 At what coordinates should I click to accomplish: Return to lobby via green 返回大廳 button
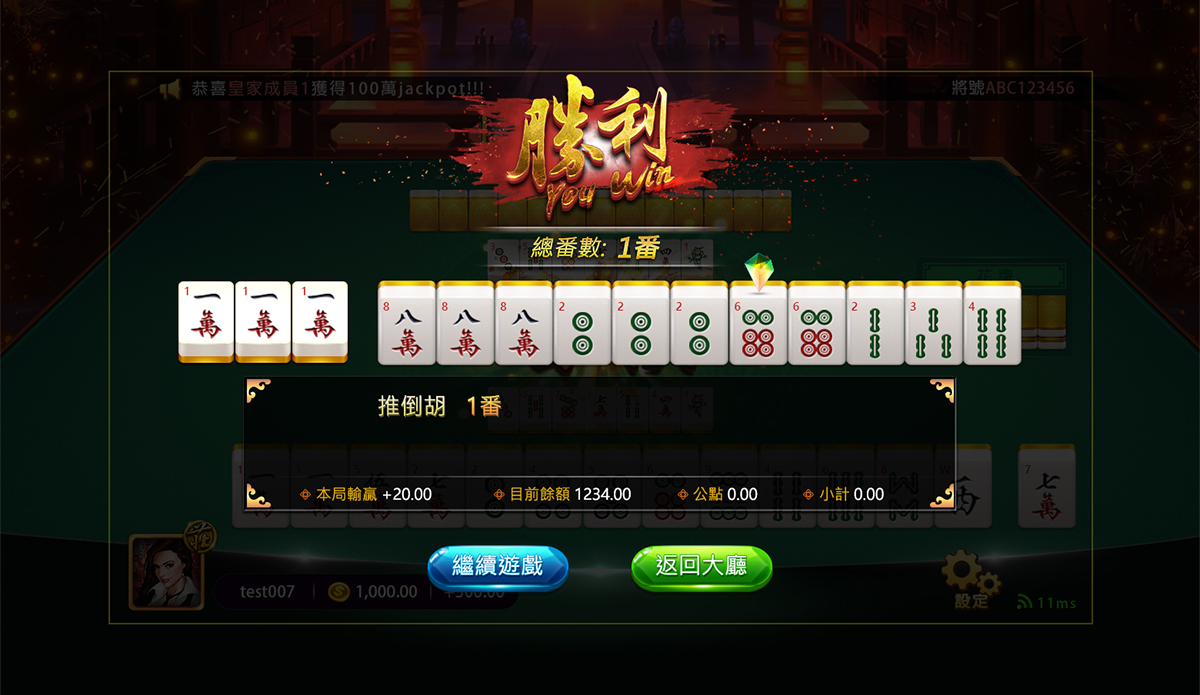(701, 567)
